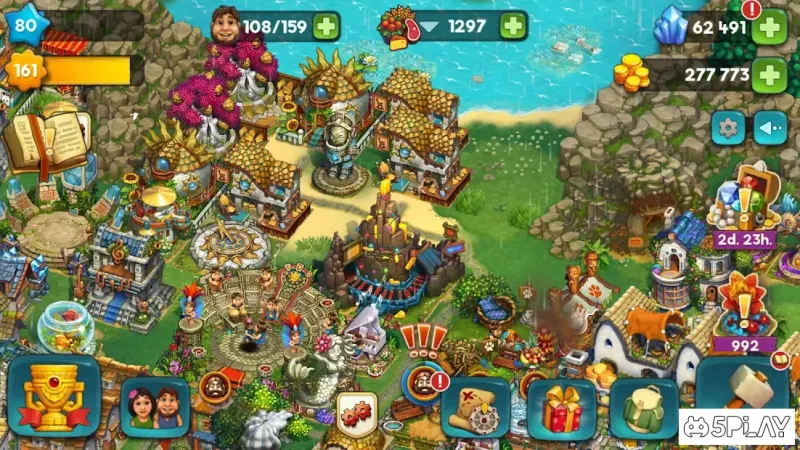Open the quest book with exclamation mark
Viewport: 800px width, 450px height.
click(45, 140)
